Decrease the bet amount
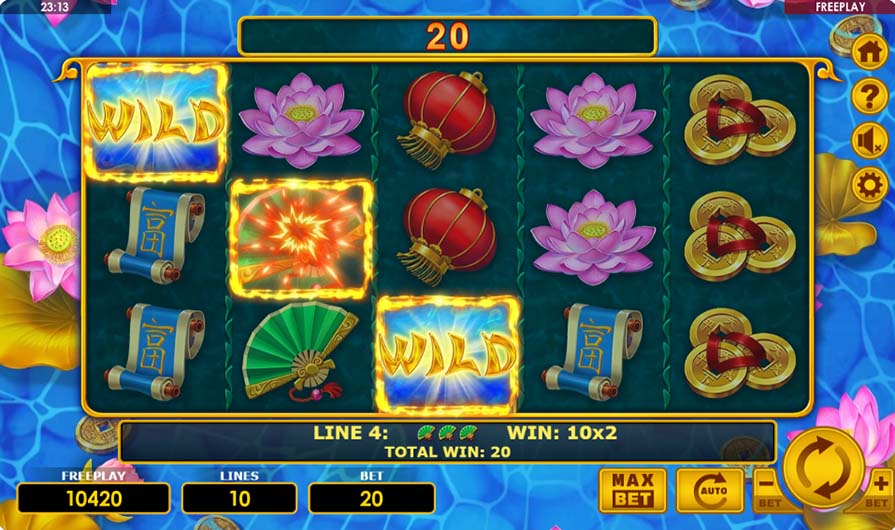The width and height of the screenshot is (895, 530). tap(768, 490)
